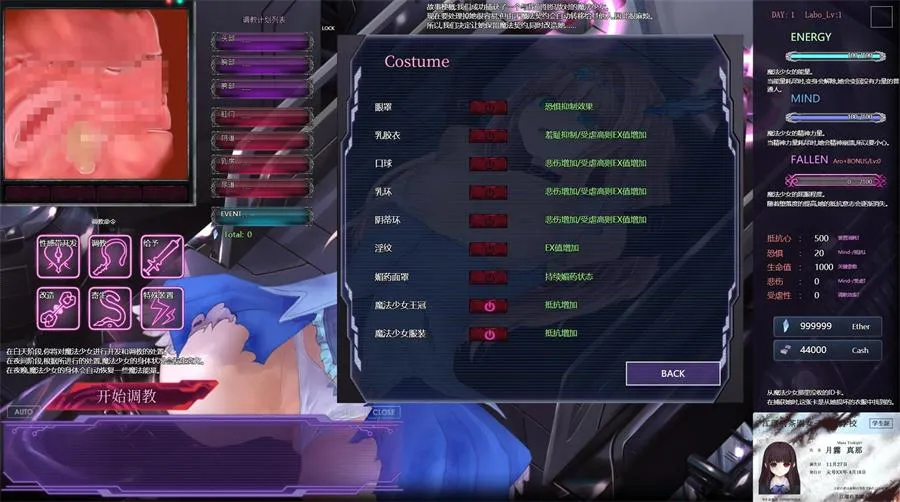Toggle the 魔法少女服装 costume power switch
This screenshot has height=502, width=900.
(x=488, y=334)
